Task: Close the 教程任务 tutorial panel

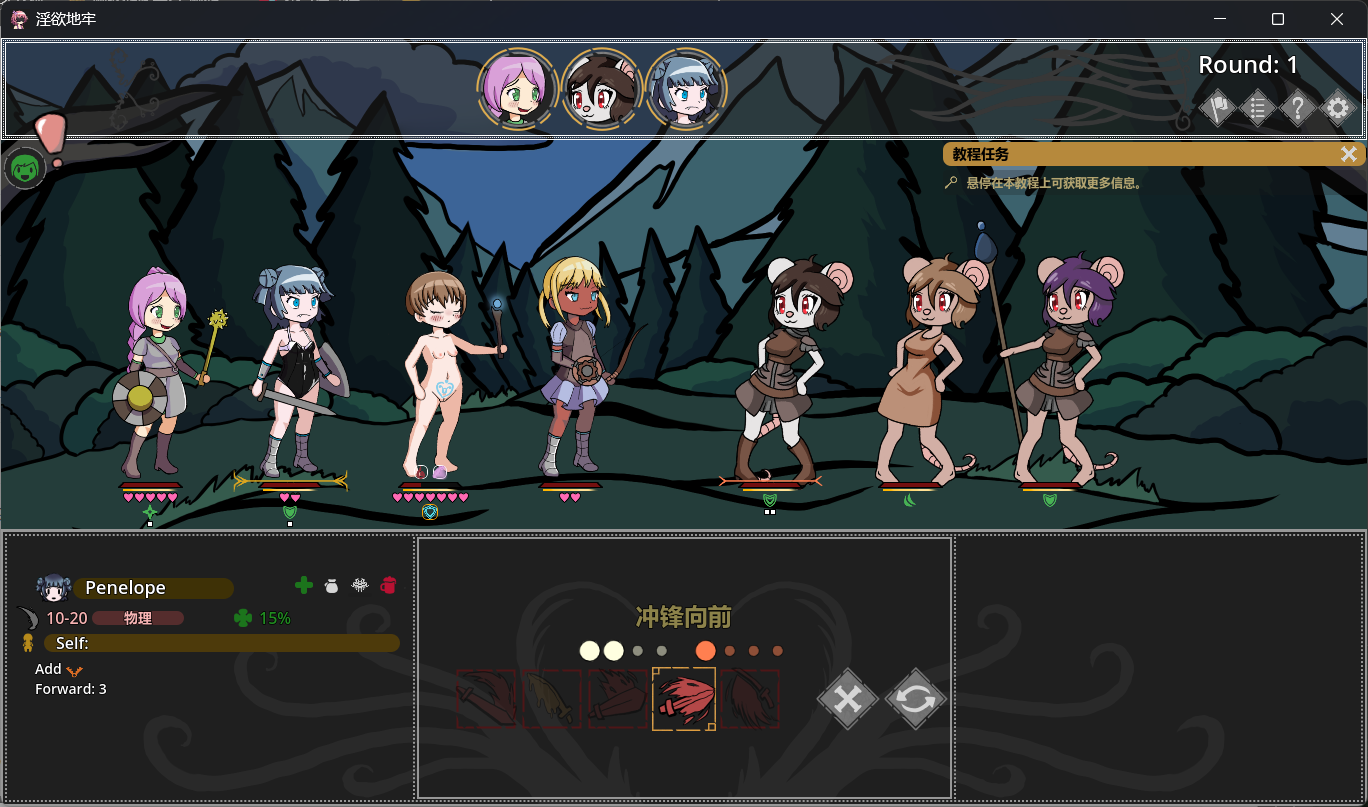Action: click(1349, 154)
